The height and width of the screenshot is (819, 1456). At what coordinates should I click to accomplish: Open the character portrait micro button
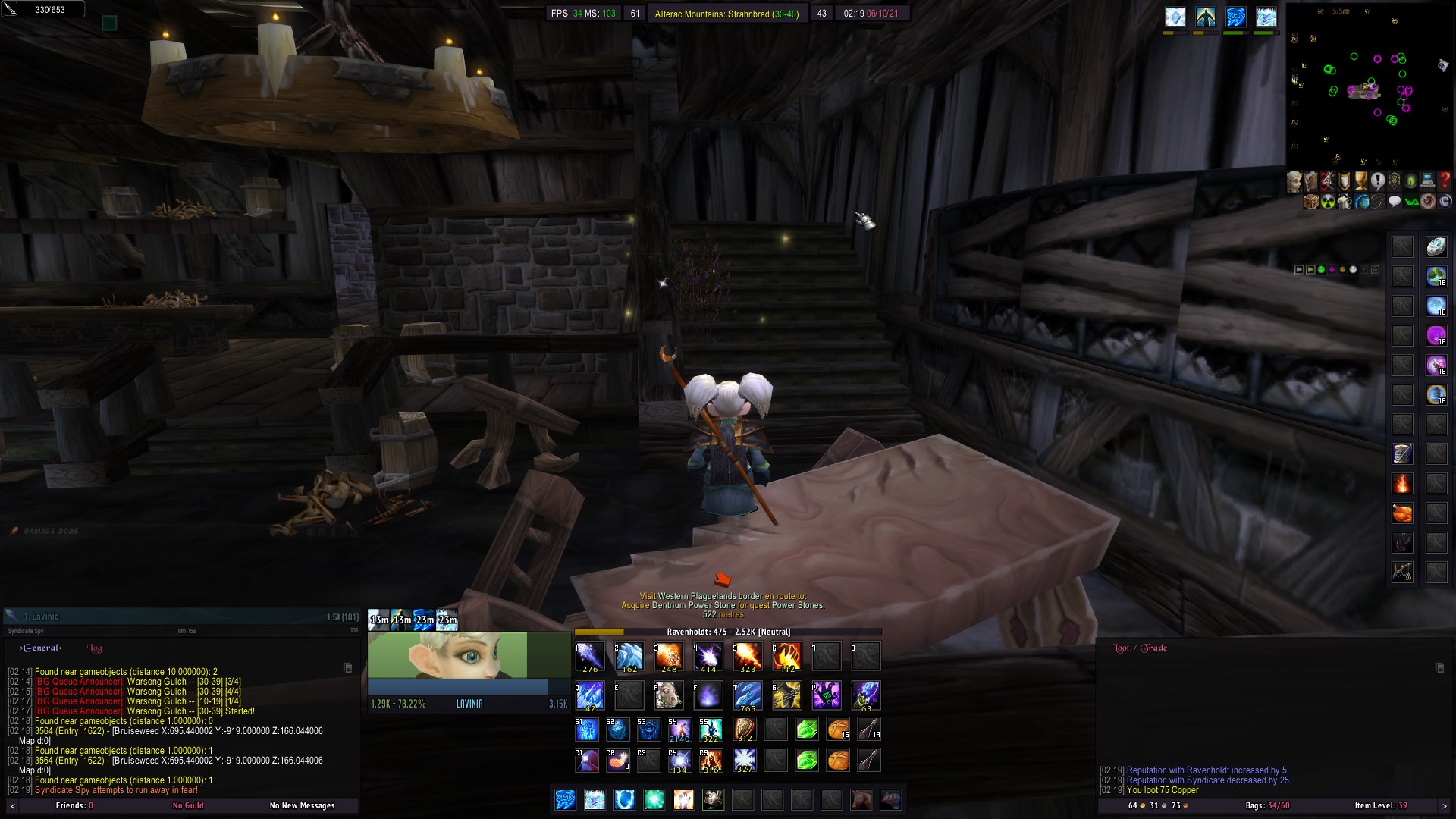[1294, 181]
